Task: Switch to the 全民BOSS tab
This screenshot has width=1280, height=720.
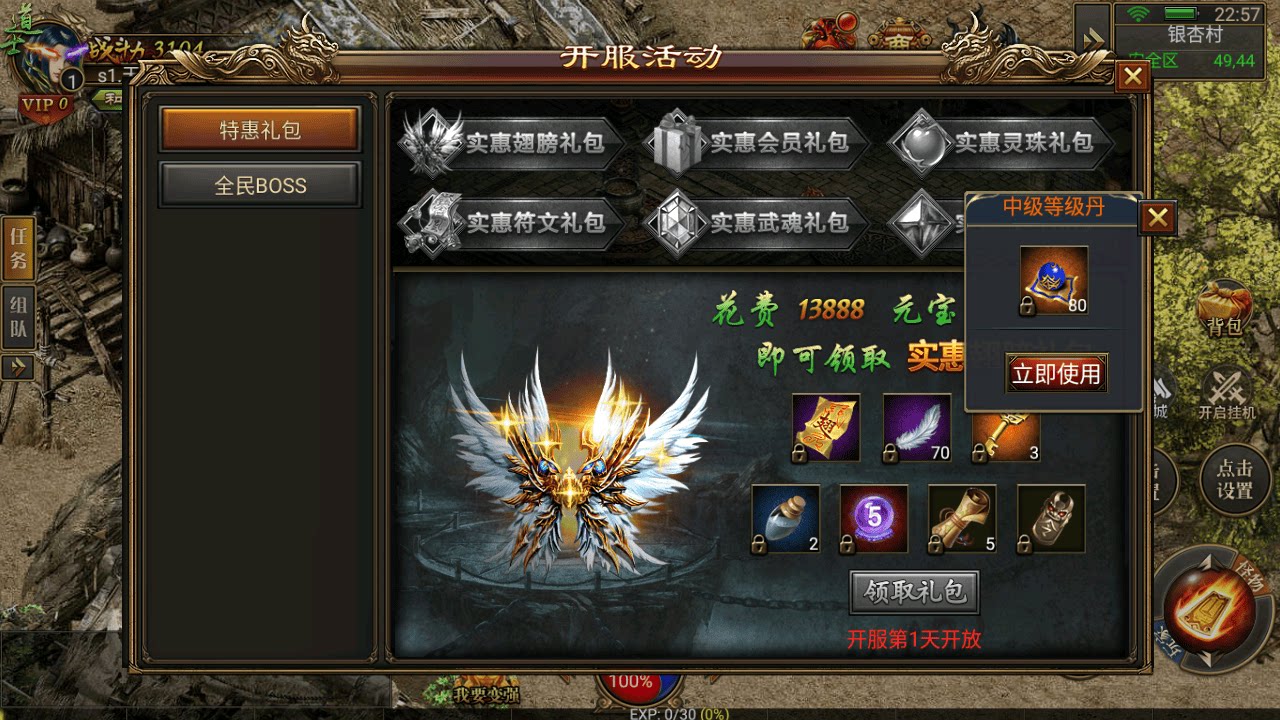Action: click(262, 185)
